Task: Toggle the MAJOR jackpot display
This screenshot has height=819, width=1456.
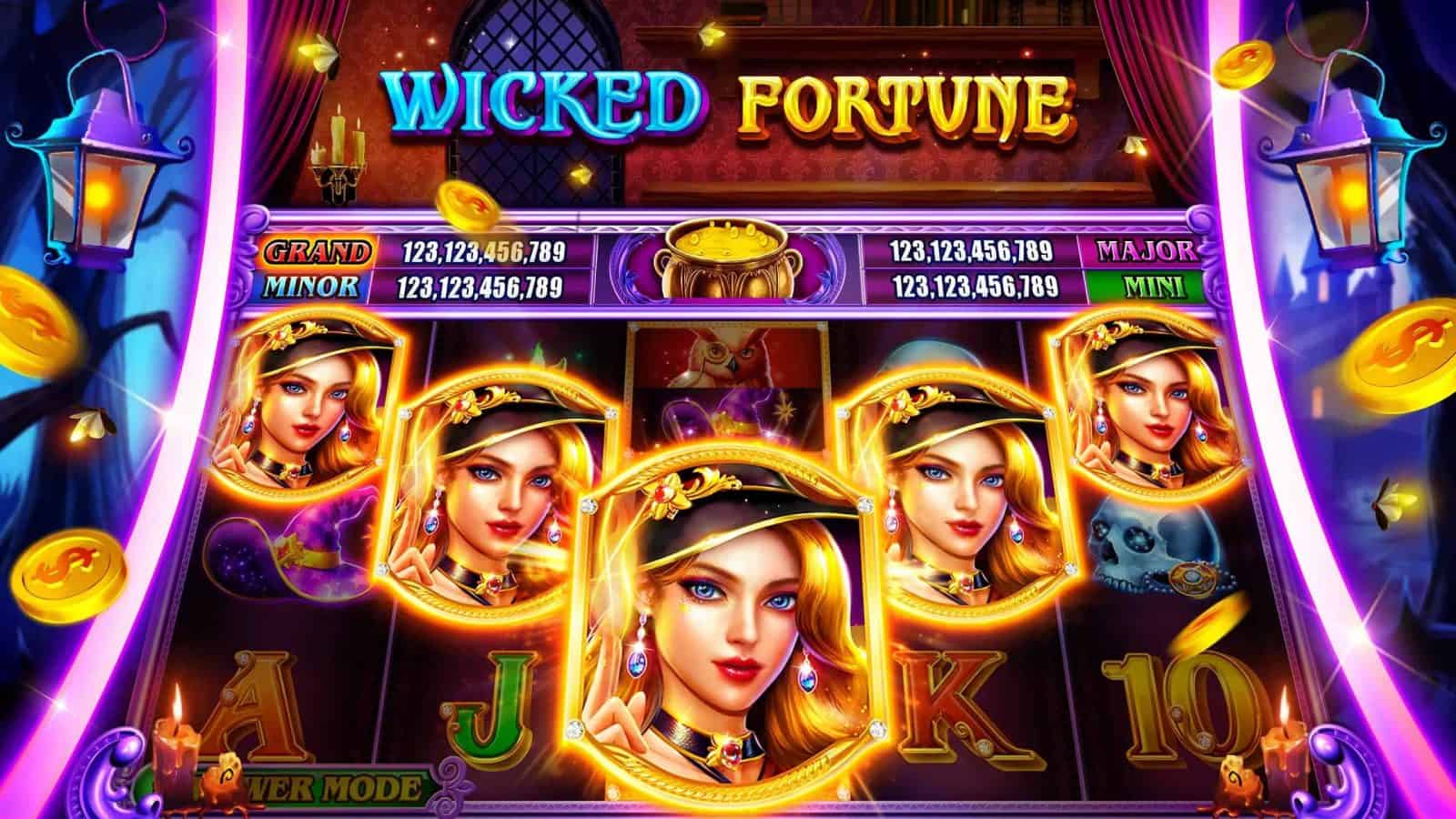Action: 1145,249
